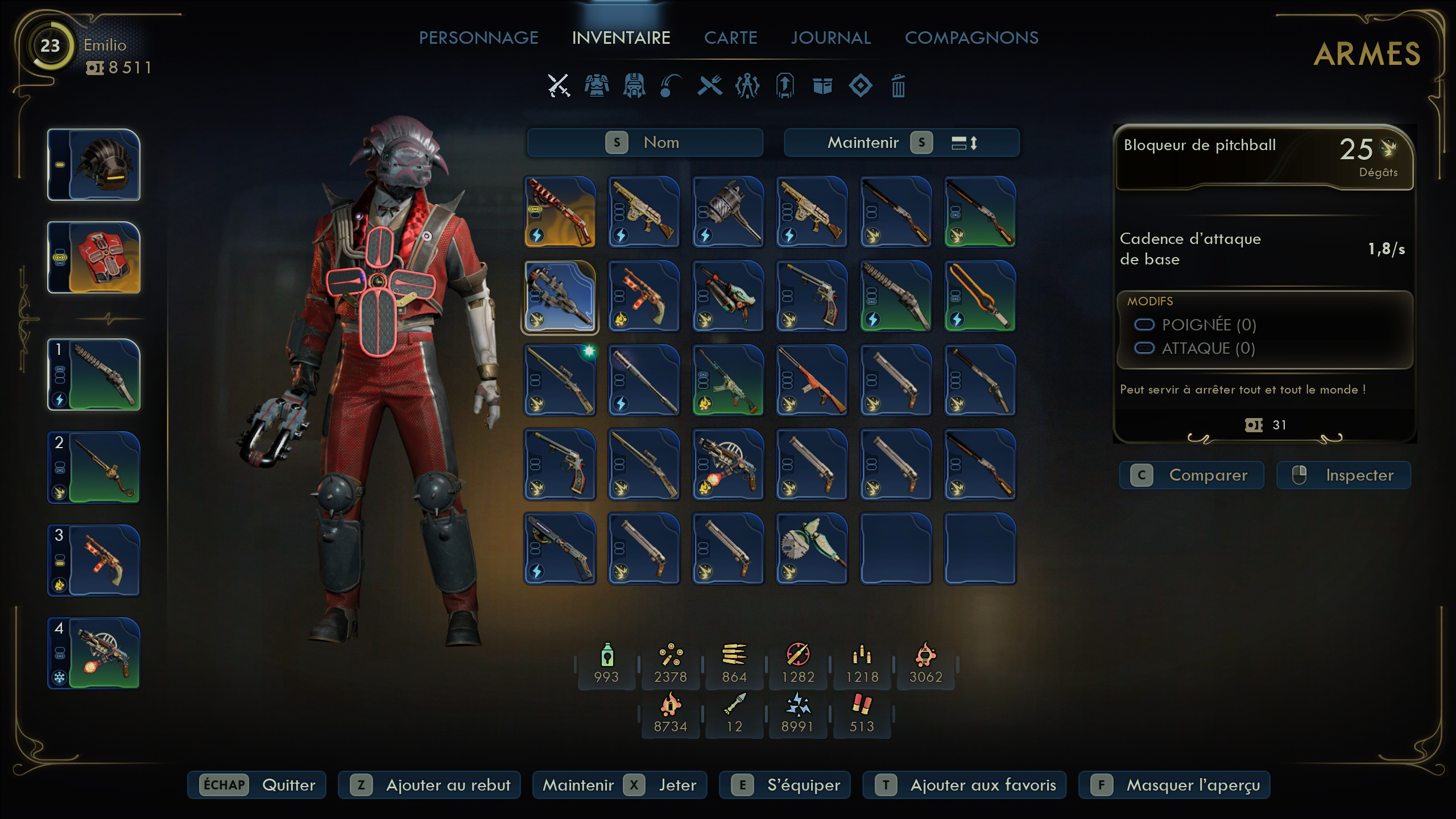
Task: Click the Inspecter button
Action: pos(1343,475)
